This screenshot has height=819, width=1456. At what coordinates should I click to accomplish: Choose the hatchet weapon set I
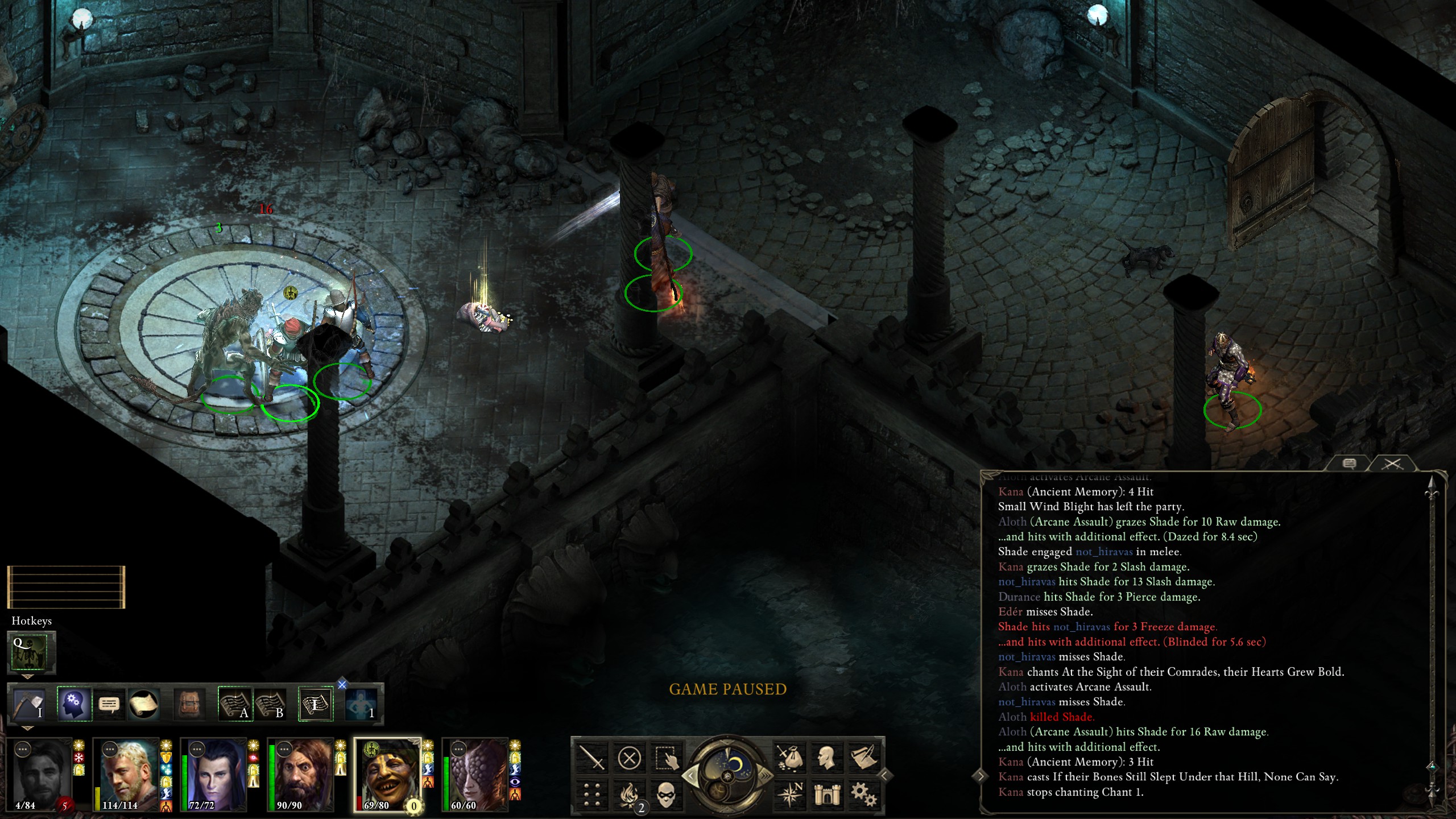pos(30,704)
